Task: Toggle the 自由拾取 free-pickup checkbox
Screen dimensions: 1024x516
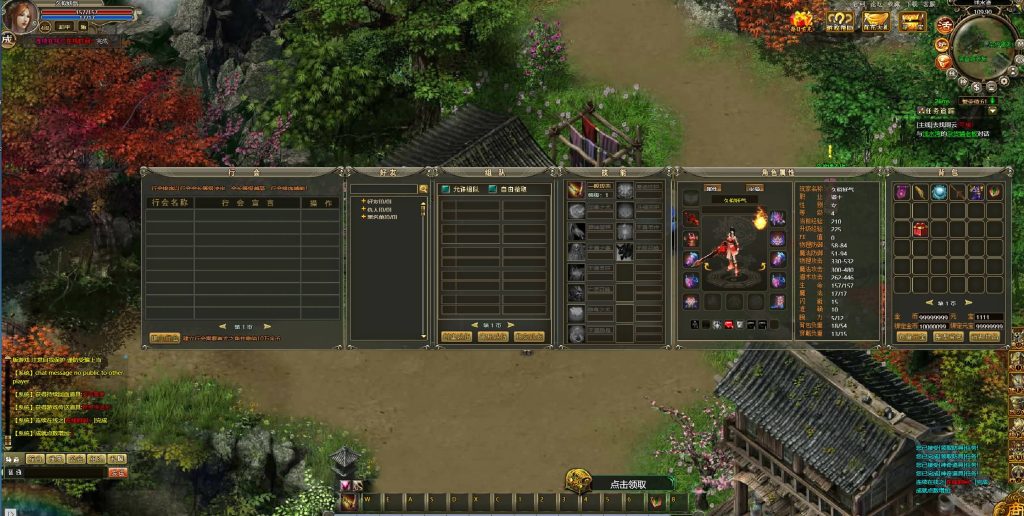Action: [x=492, y=189]
